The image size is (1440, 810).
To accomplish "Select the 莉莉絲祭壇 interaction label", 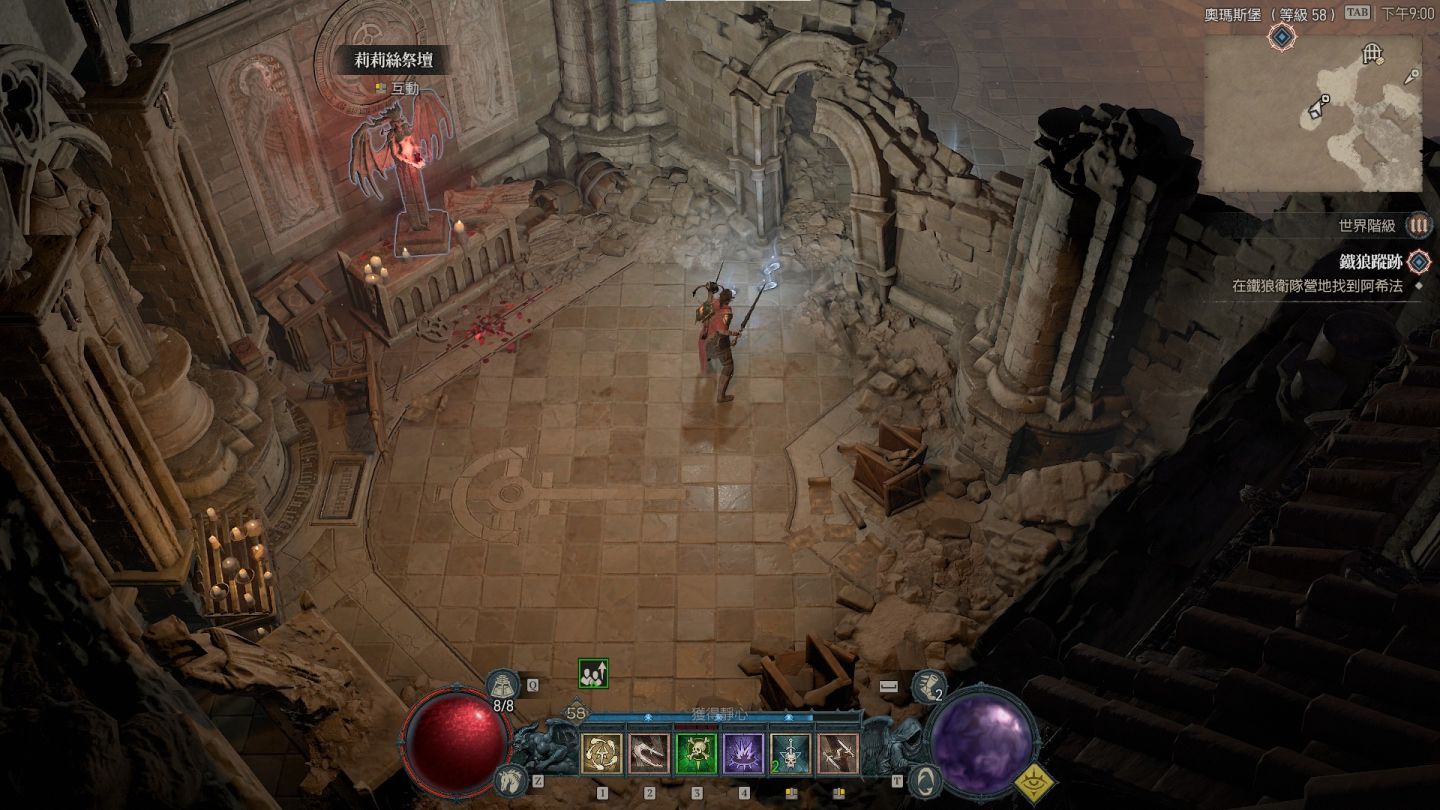I will pyautogui.click(x=393, y=61).
